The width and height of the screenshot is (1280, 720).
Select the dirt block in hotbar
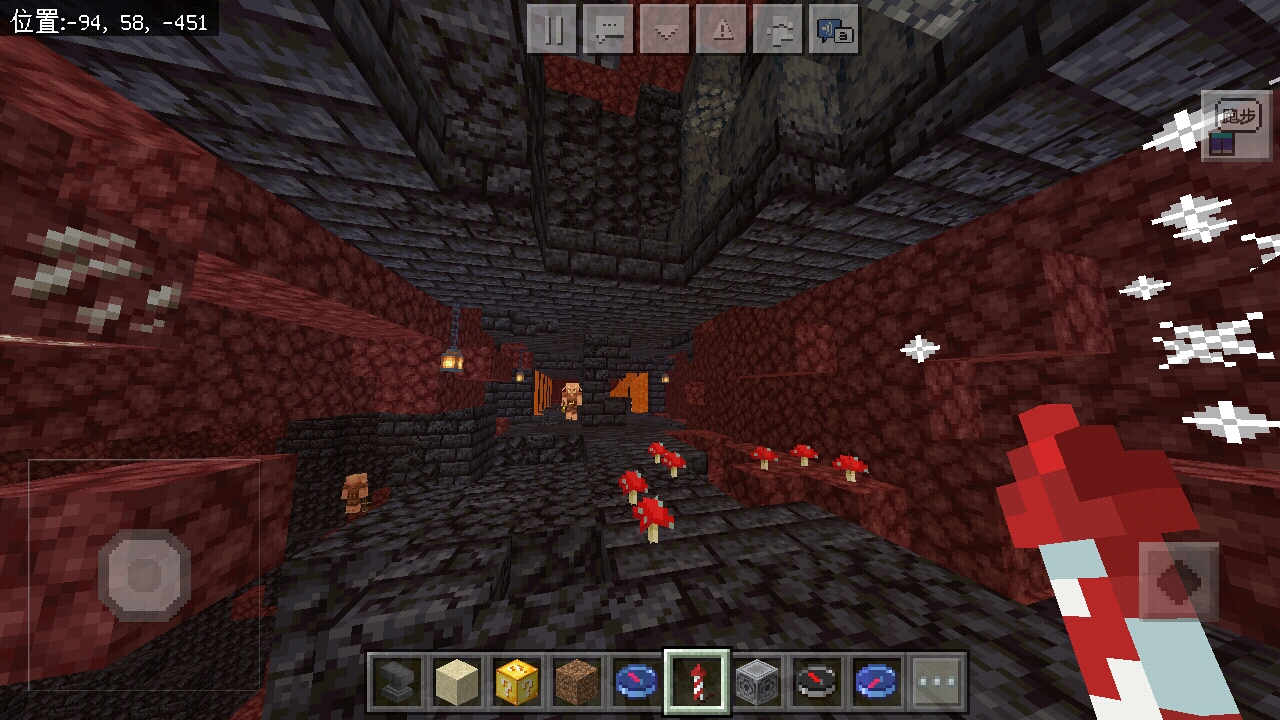576,683
